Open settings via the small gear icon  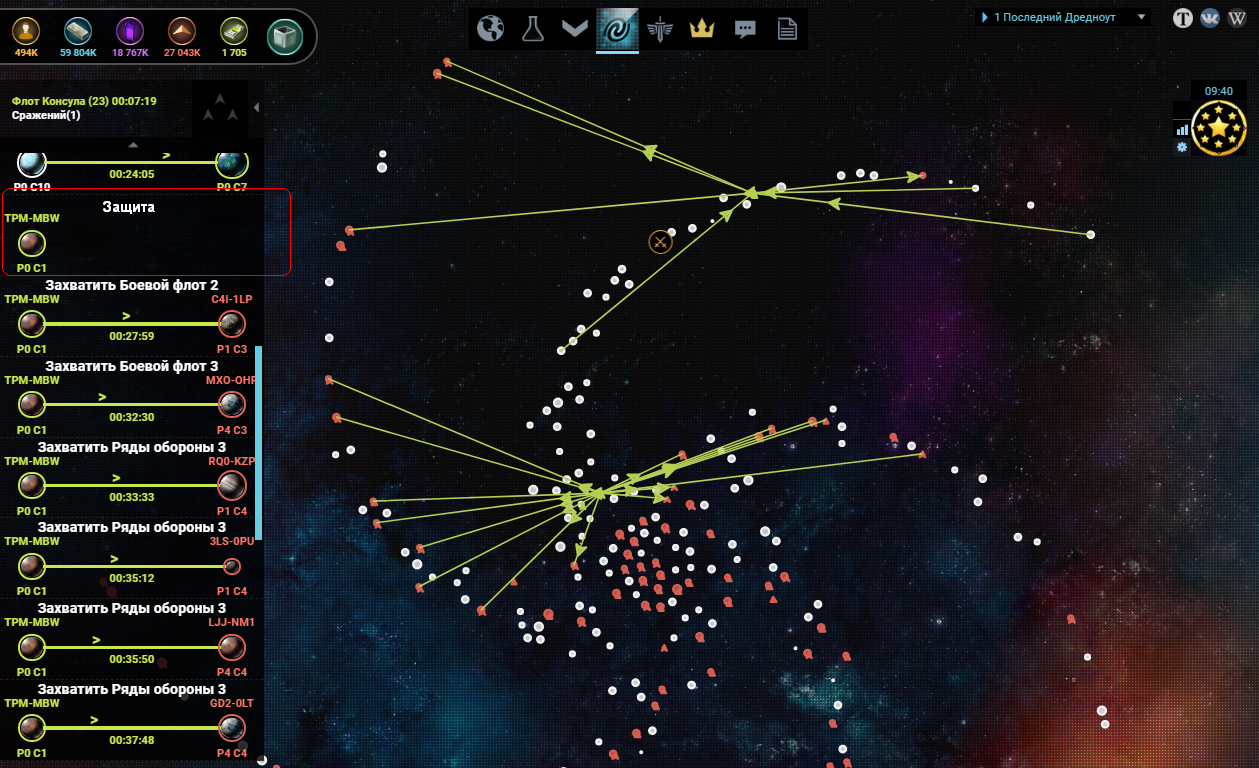tap(1182, 147)
